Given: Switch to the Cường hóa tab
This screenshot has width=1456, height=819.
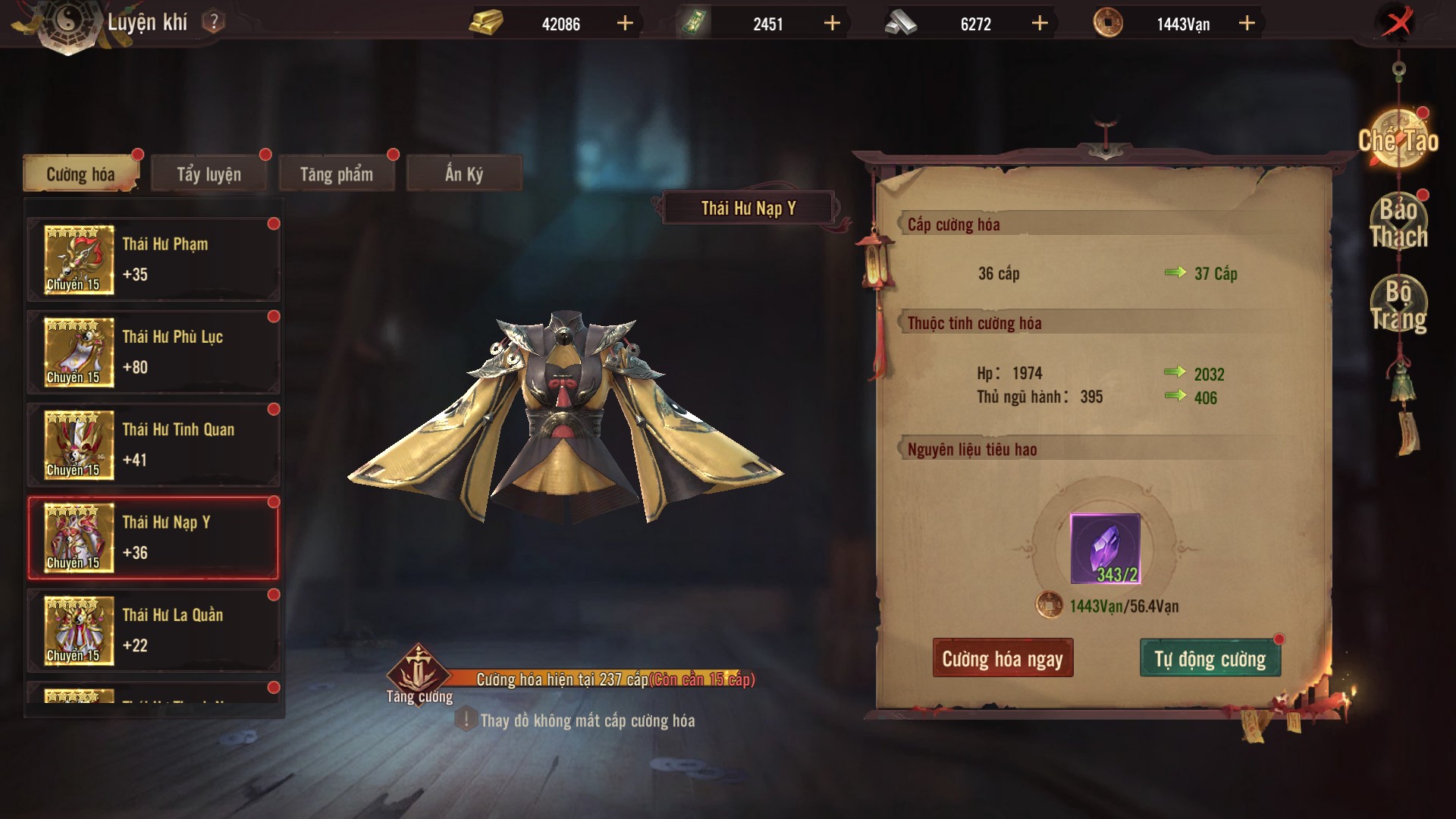Looking at the screenshot, I should pyautogui.click(x=80, y=174).
